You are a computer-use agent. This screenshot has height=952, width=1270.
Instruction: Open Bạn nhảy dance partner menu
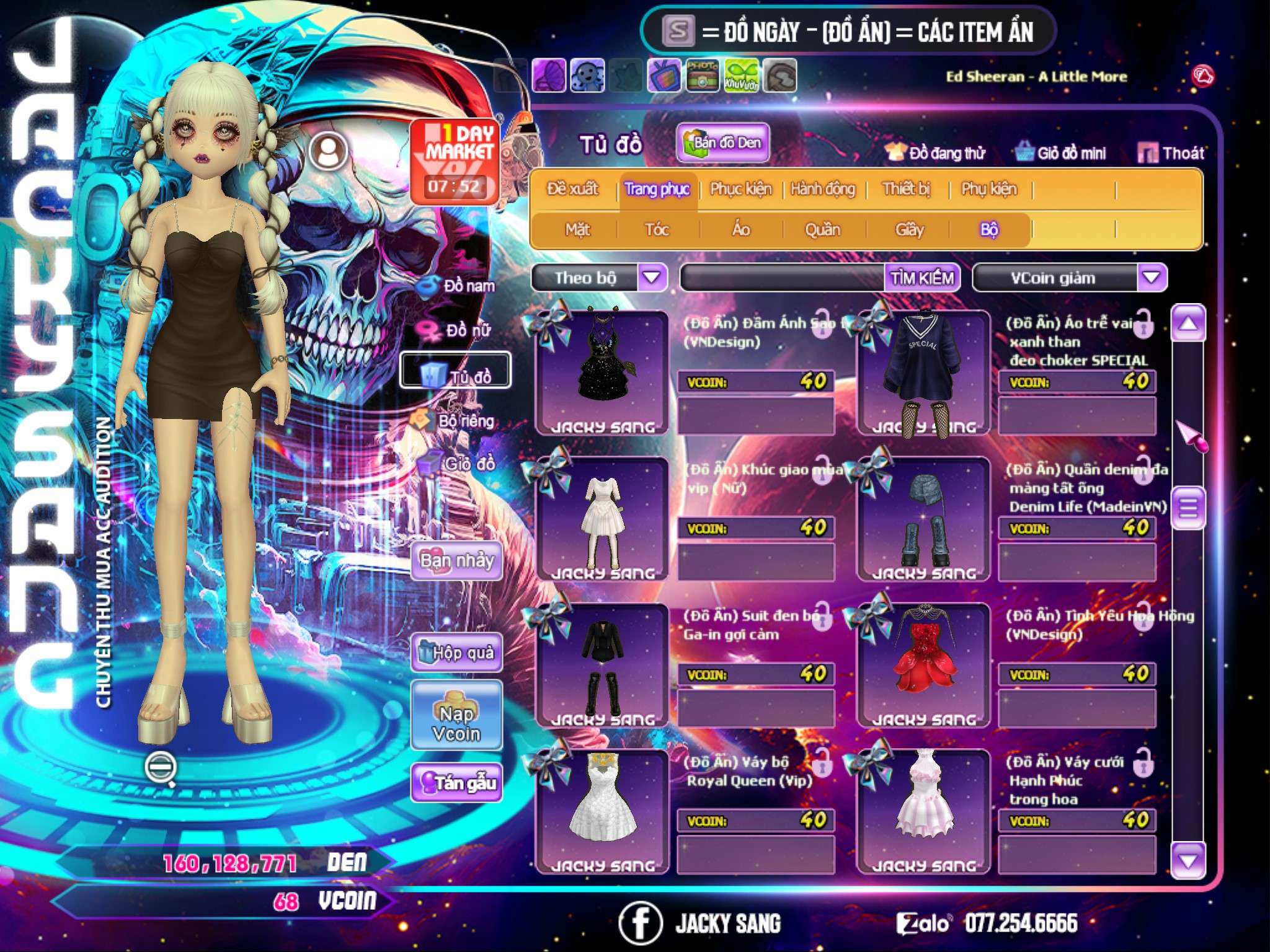point(456,561)
